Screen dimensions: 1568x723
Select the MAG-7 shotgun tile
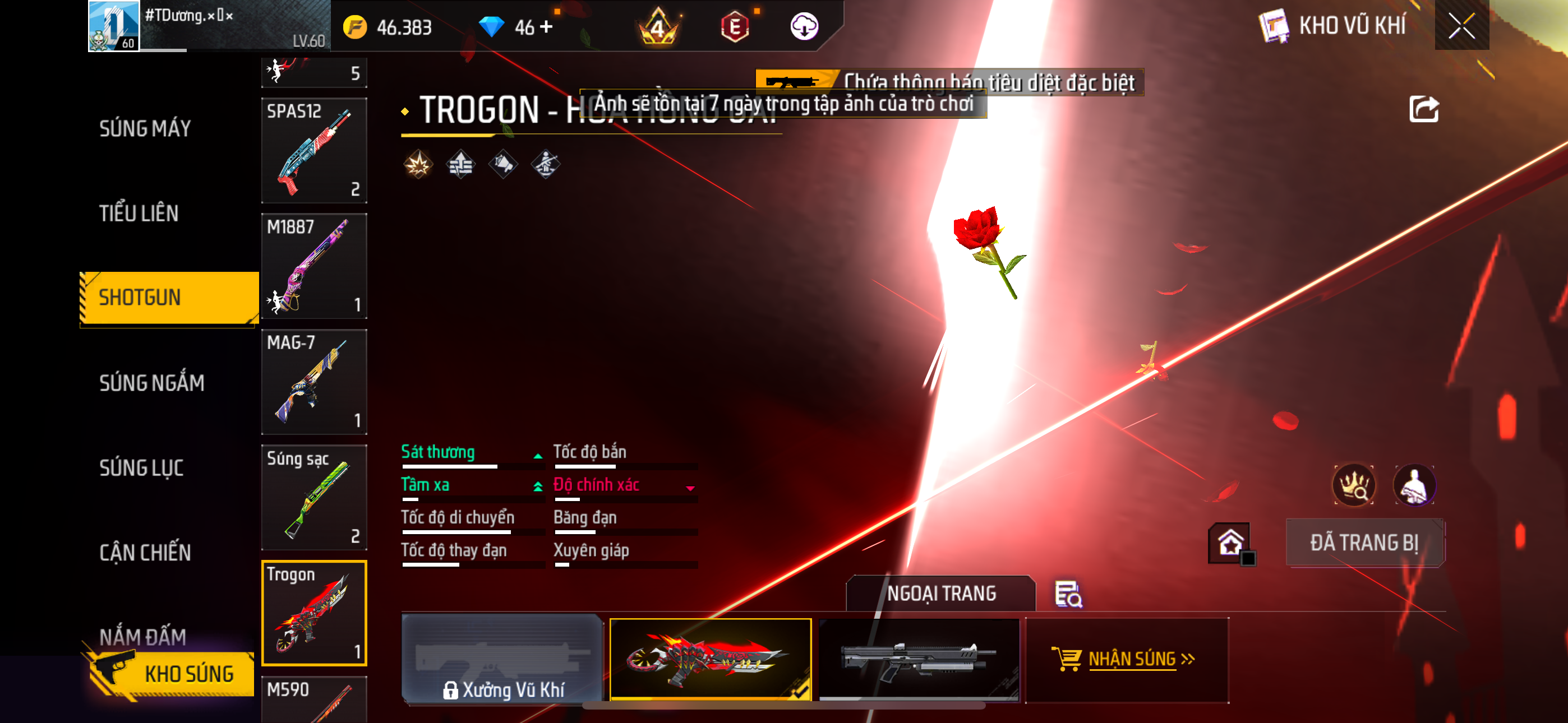coord(313,382)
